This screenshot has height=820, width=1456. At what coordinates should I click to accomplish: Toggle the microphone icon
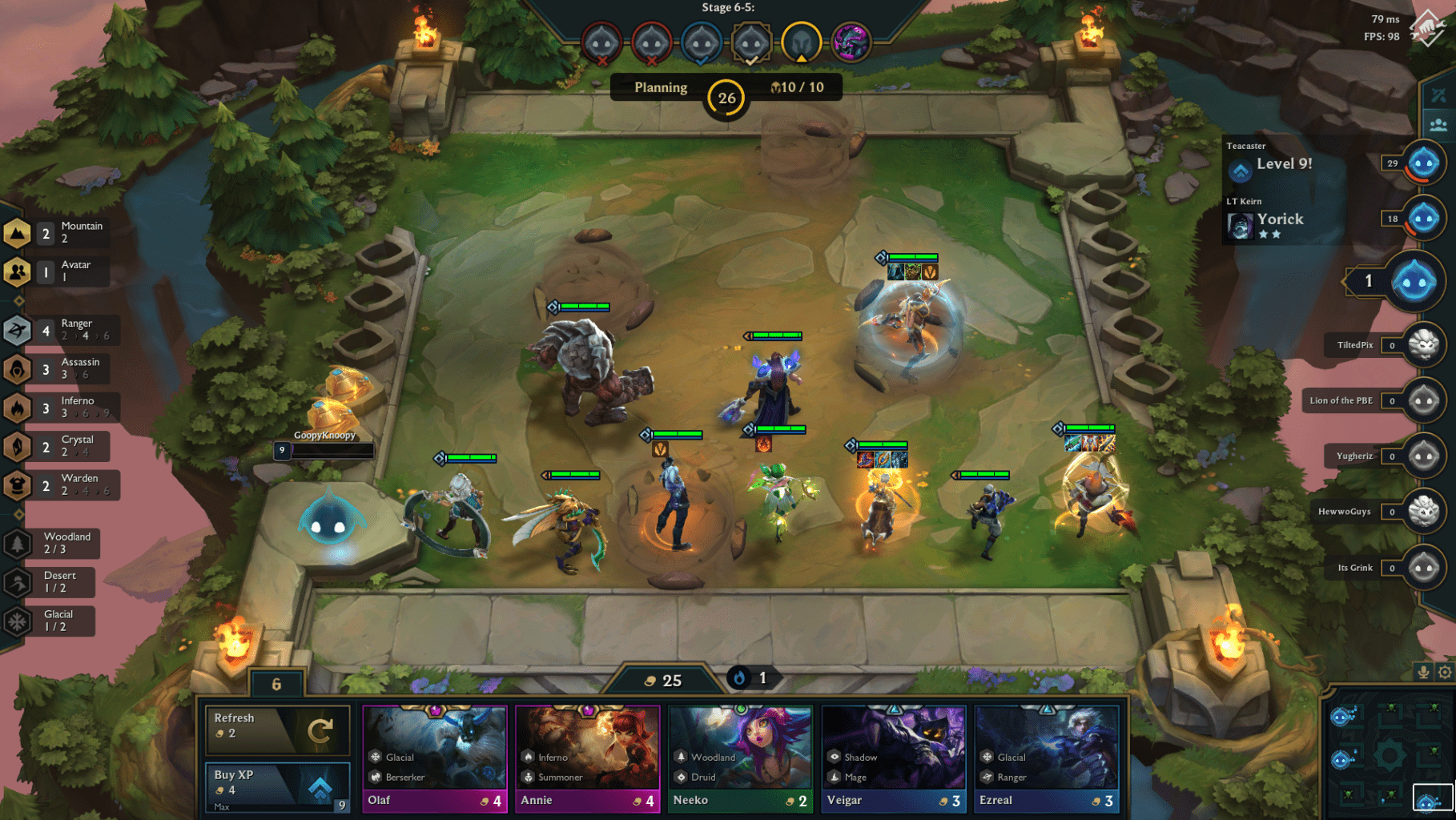(1423, 672)
